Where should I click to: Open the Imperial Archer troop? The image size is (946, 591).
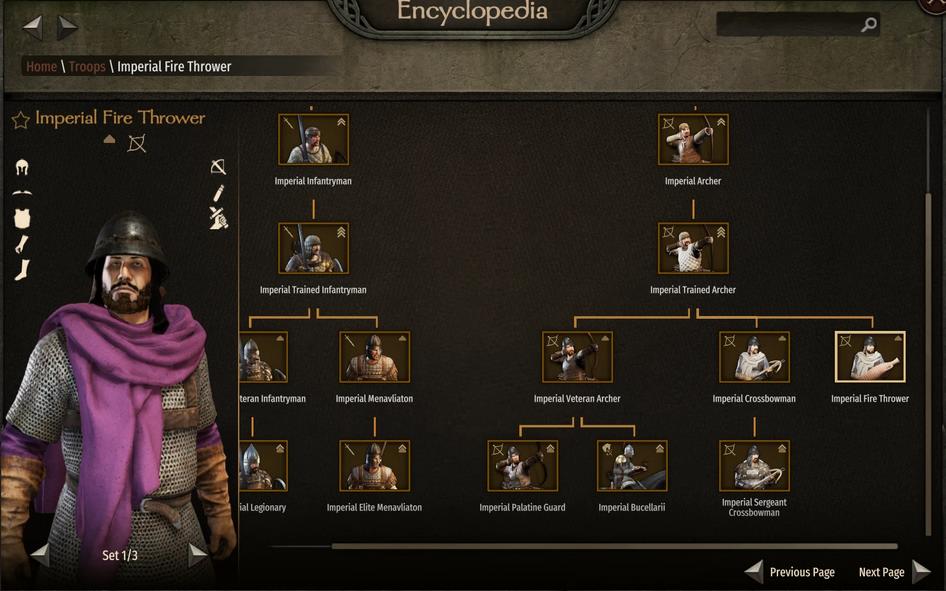point(693,139)
